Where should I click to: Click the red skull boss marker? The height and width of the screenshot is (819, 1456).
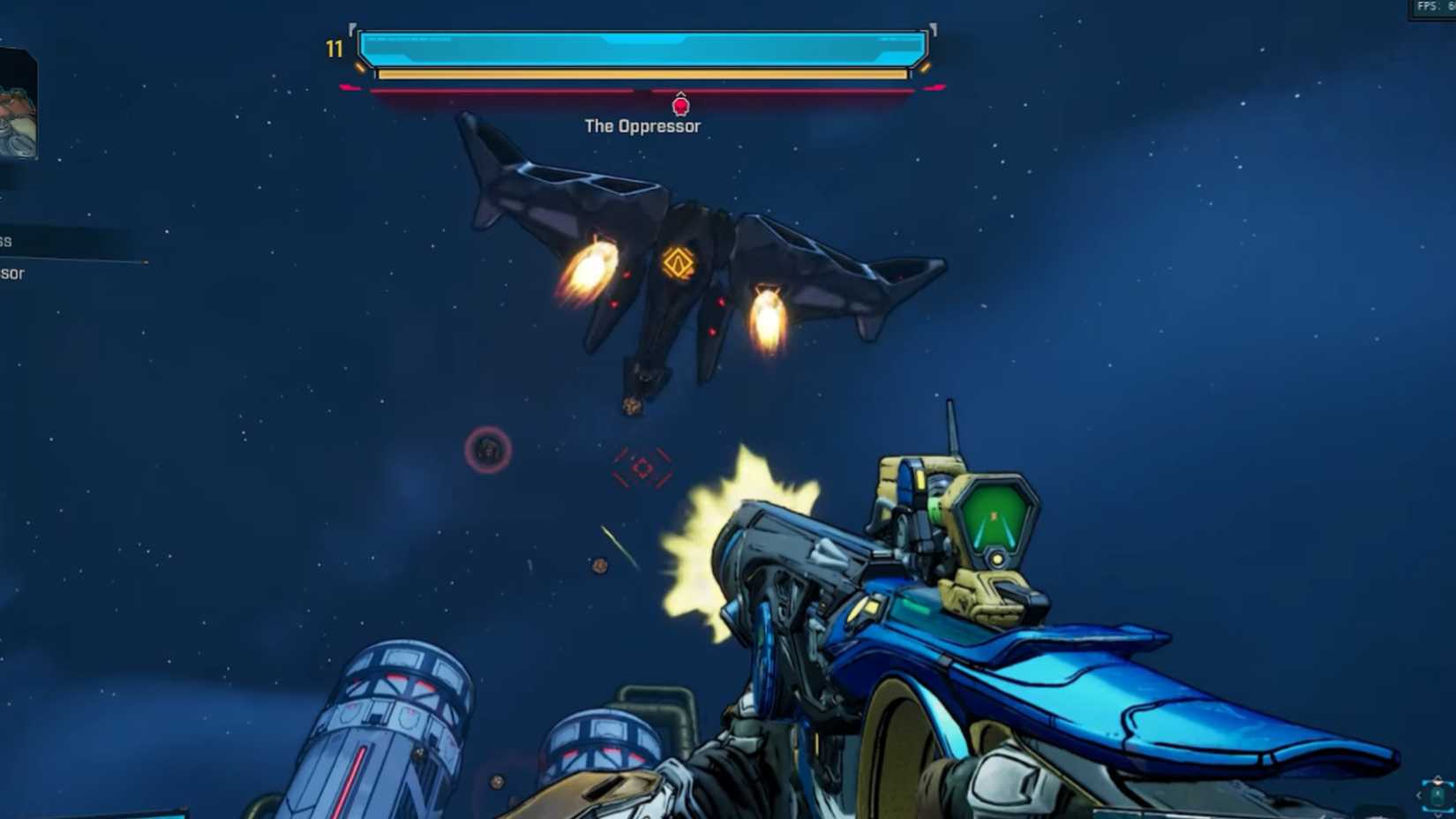tap(680, 106)
